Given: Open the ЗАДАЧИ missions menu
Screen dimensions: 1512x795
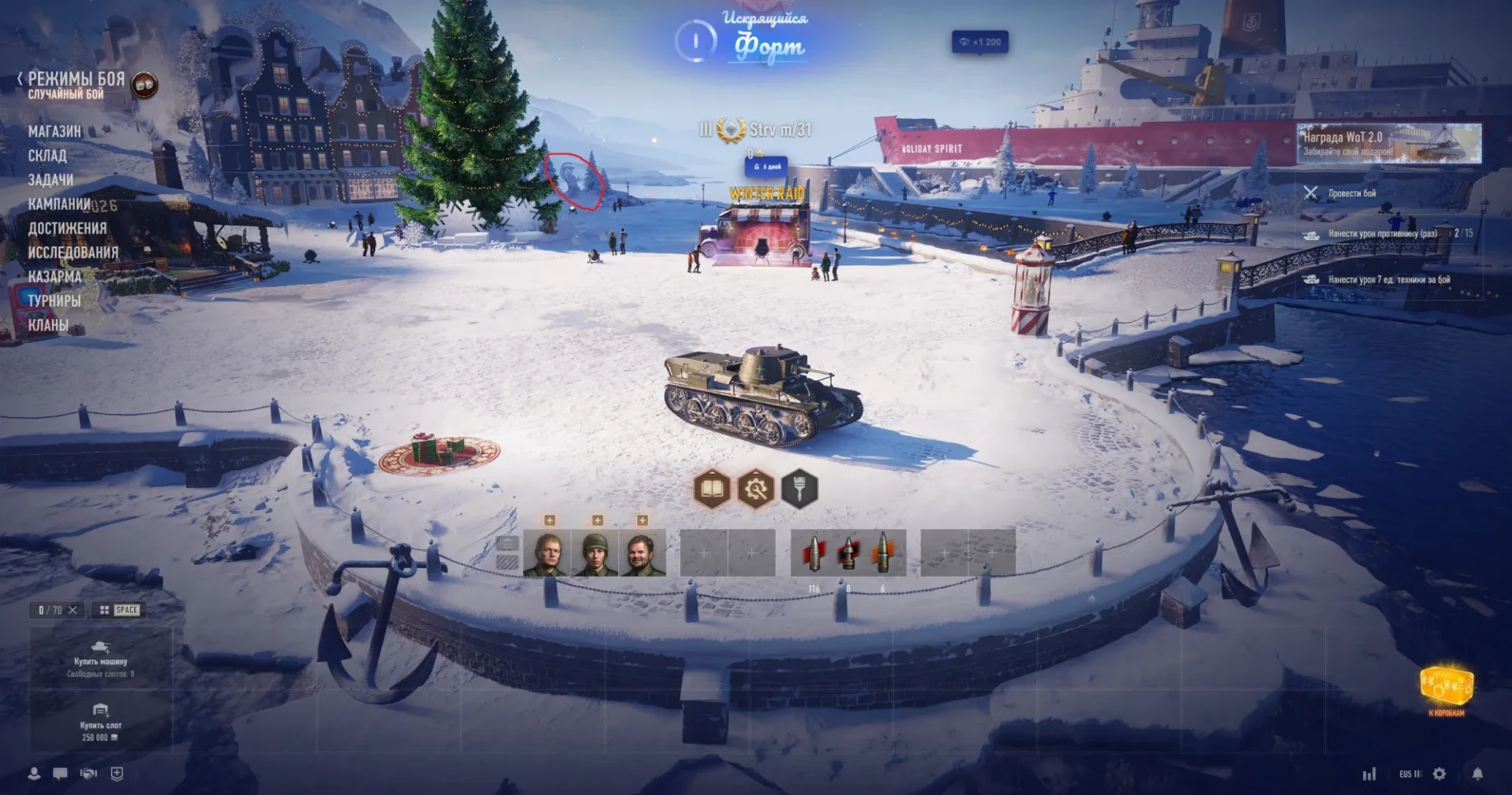Looking at the screenshot, I should click(50, 180).
